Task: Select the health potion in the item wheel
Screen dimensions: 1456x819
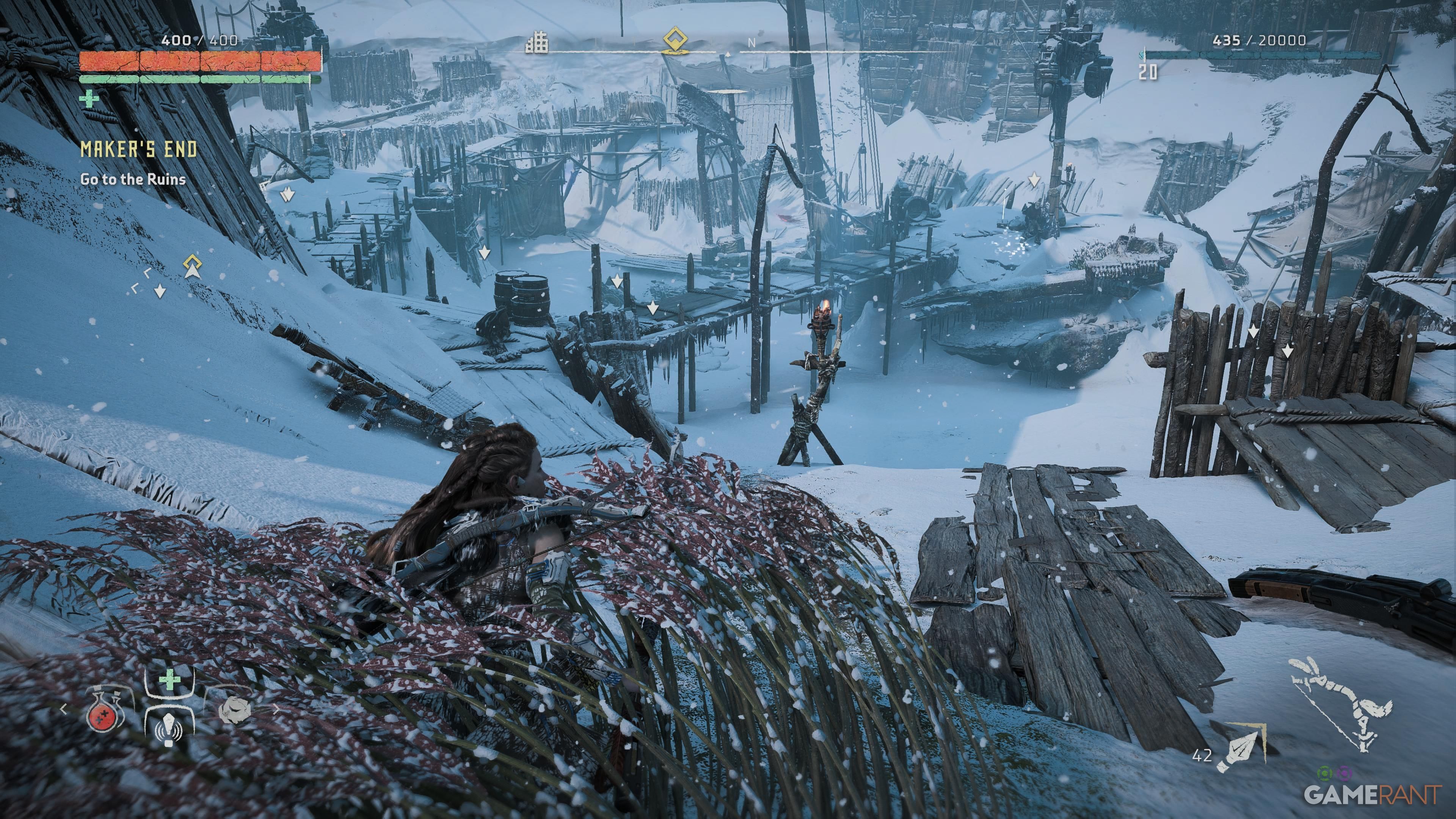Action: pyautogui.click(x=103, y=718)
